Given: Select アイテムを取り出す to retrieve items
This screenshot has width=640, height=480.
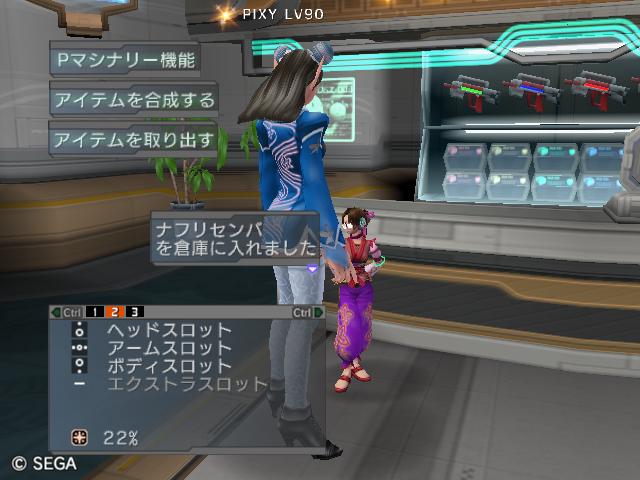Looking at the screenshot, I should click(134, 139).
